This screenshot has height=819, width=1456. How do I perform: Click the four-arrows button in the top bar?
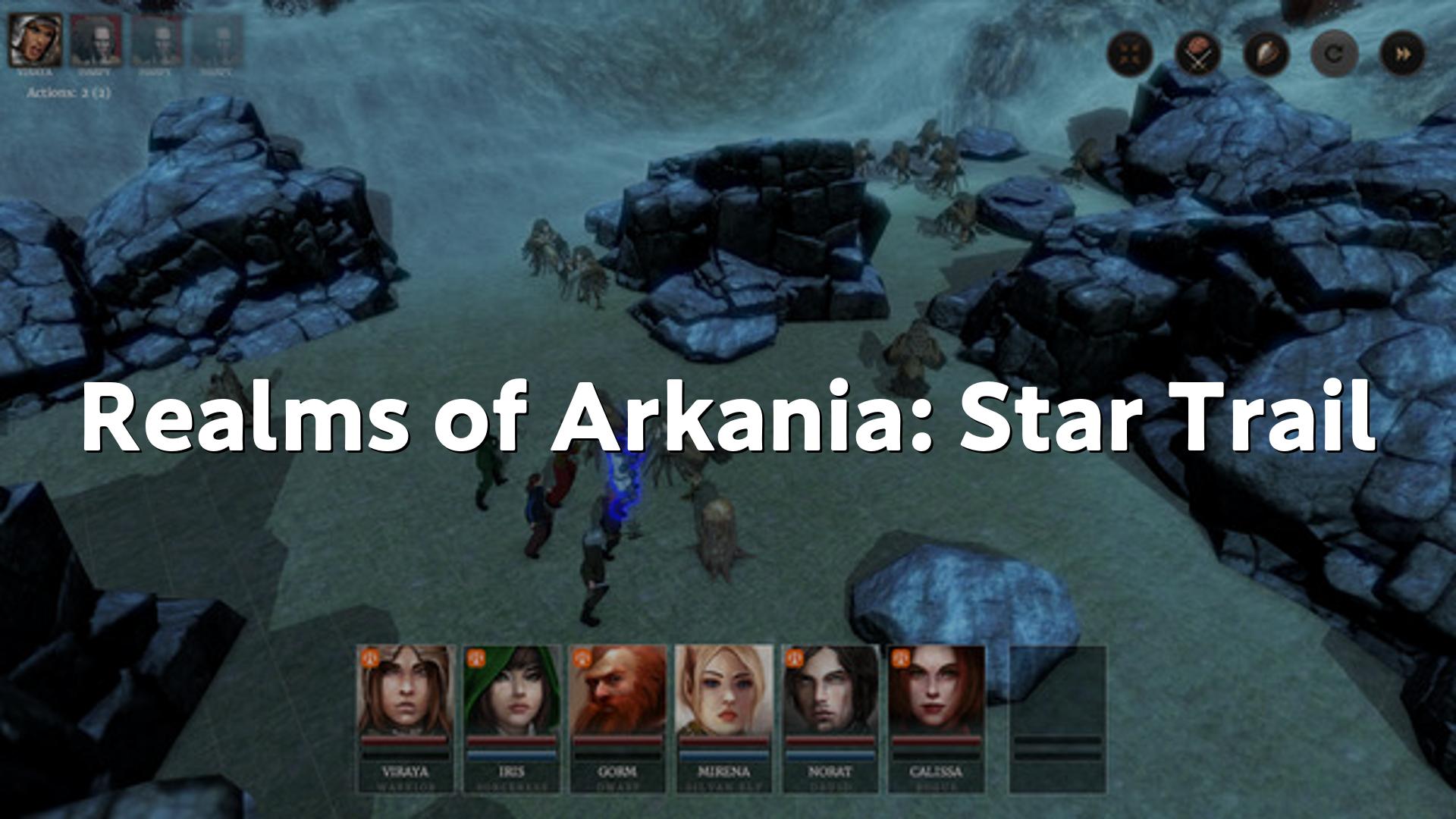1130,54
